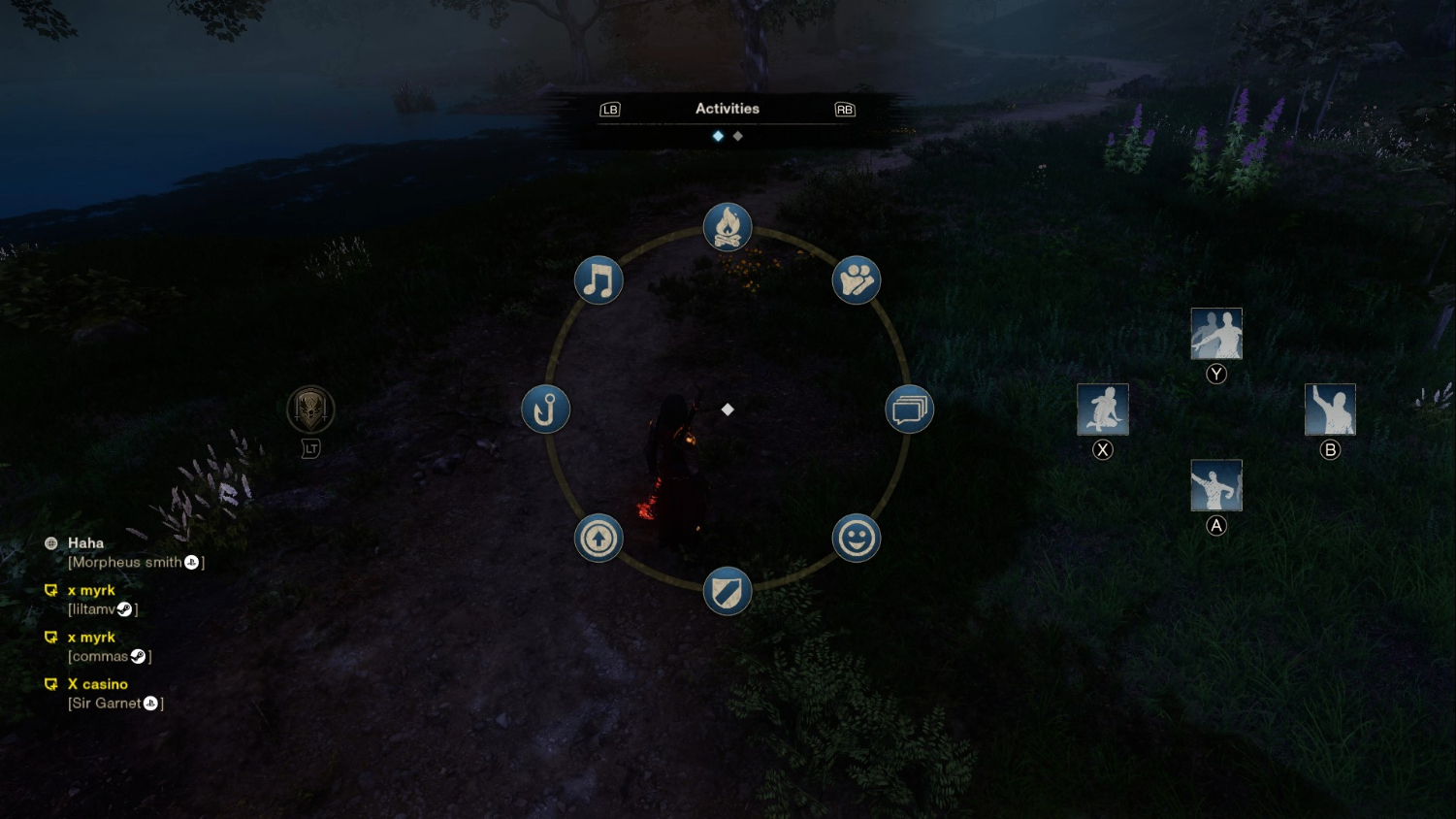Select the flexing emote bound to A
1456x819 pixels.
[1216, 485]
